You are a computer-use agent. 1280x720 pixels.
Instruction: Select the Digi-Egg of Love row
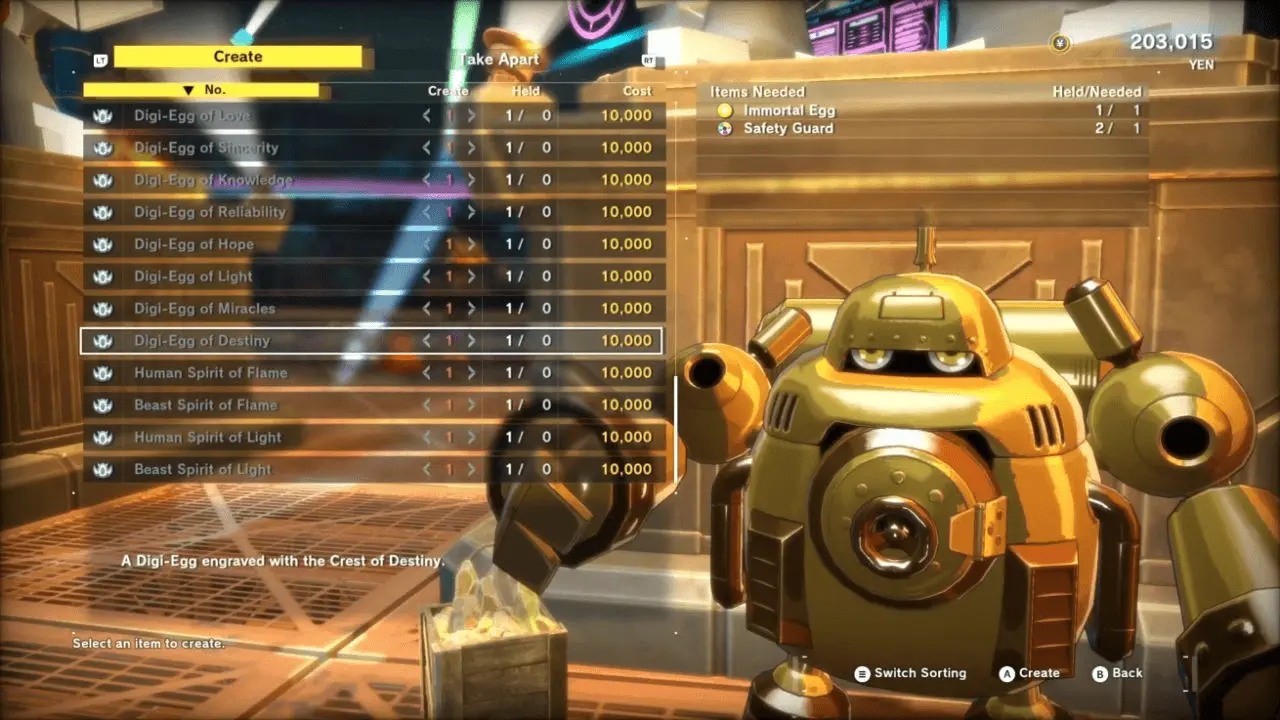(192, 115)
